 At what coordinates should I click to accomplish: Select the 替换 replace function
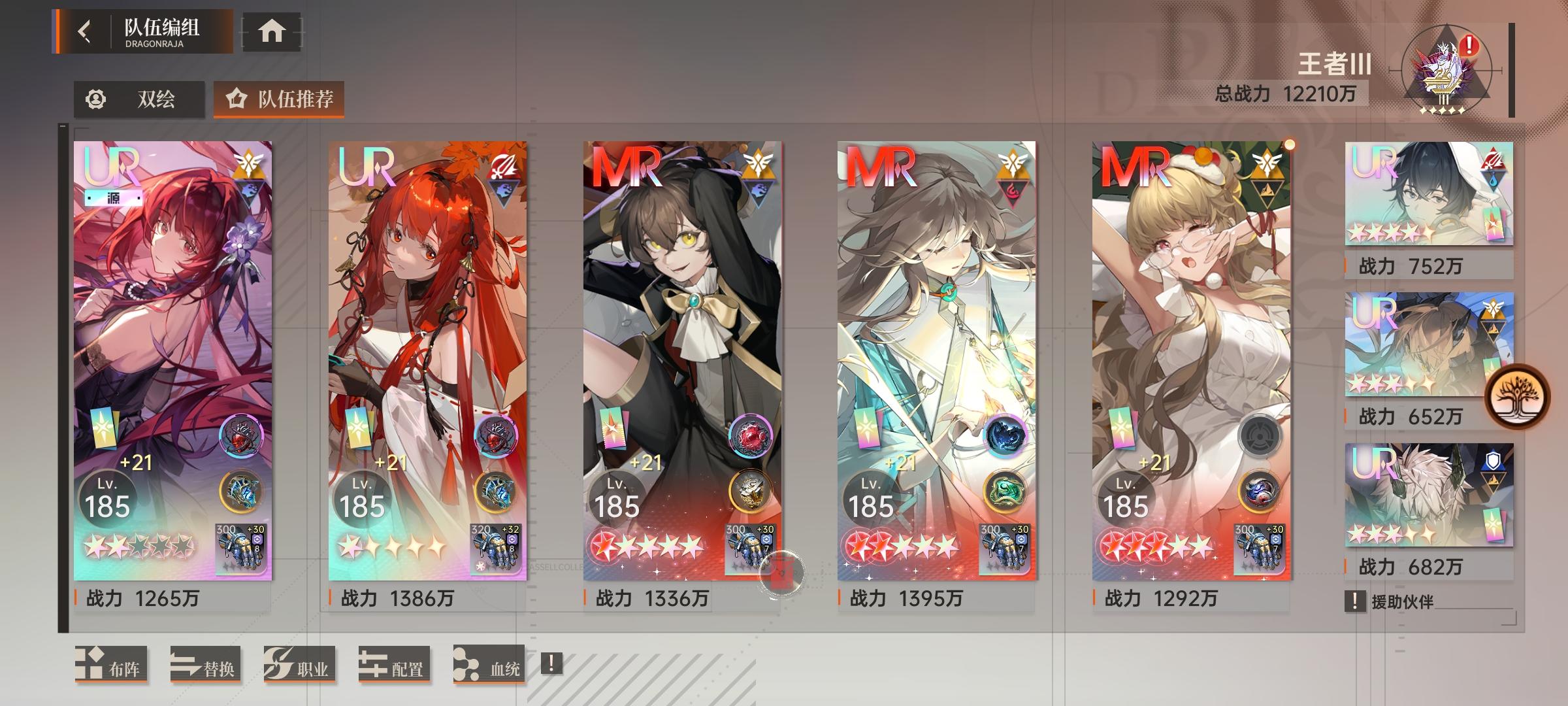pos(206,664)
